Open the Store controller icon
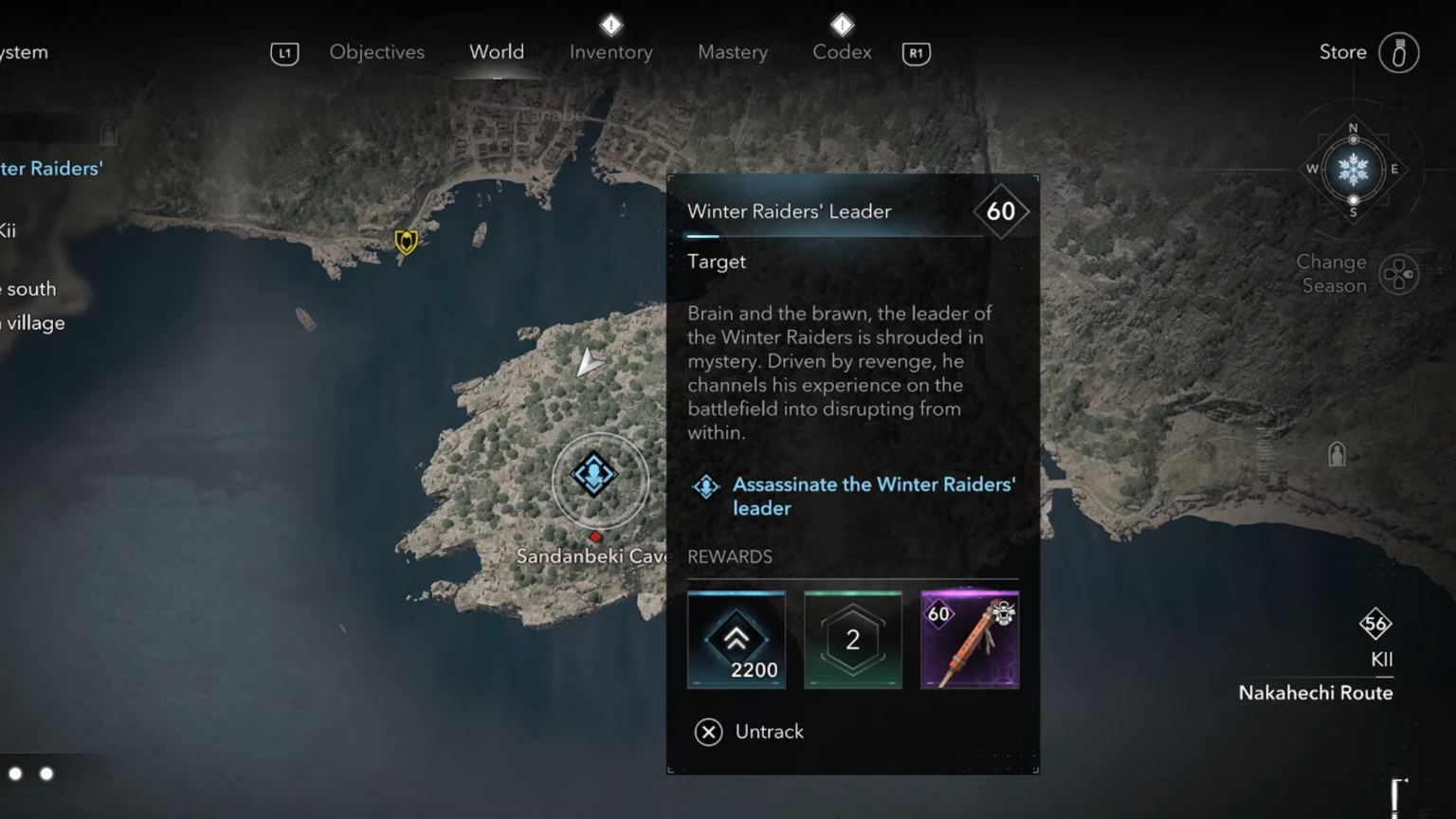Screen dimensions: 1456x819 (x=1399, y=53)
